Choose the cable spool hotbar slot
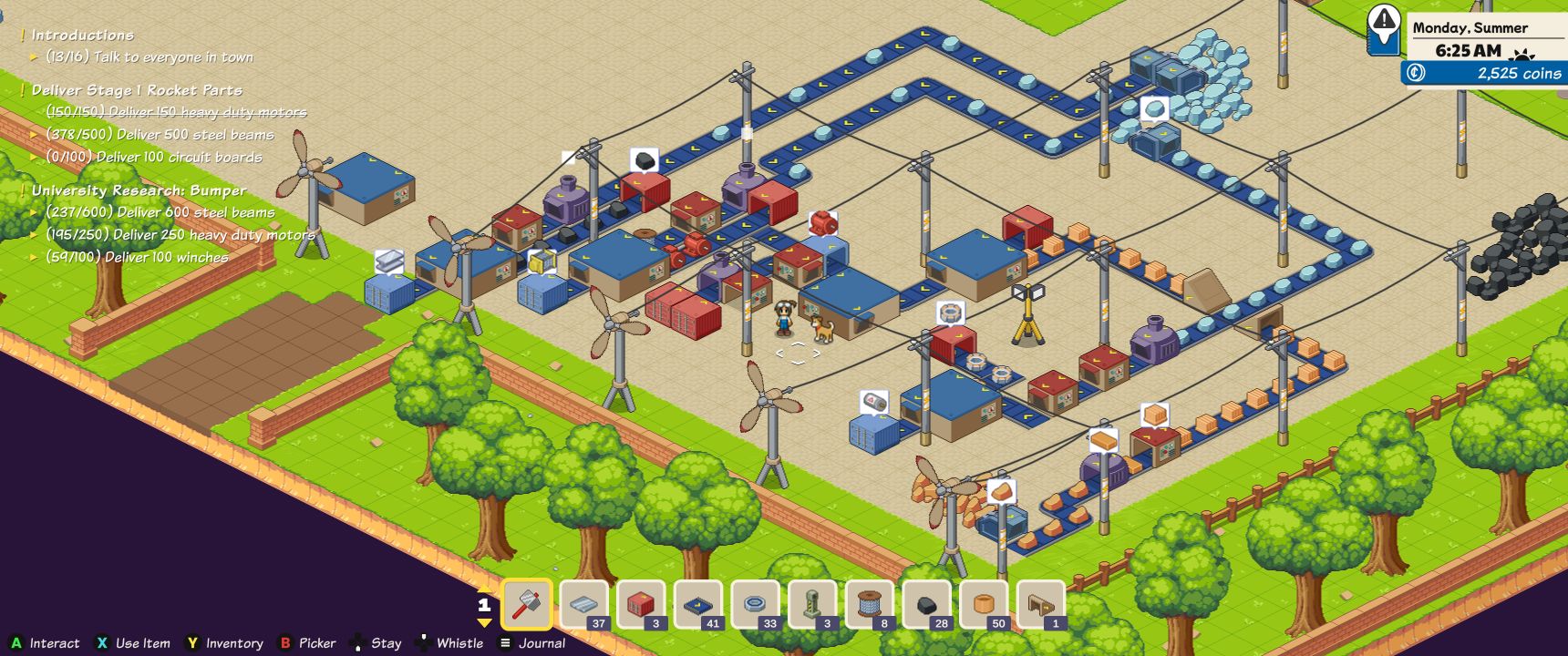Viewport: 1568px width, 656px height. [x=871, y=604]
